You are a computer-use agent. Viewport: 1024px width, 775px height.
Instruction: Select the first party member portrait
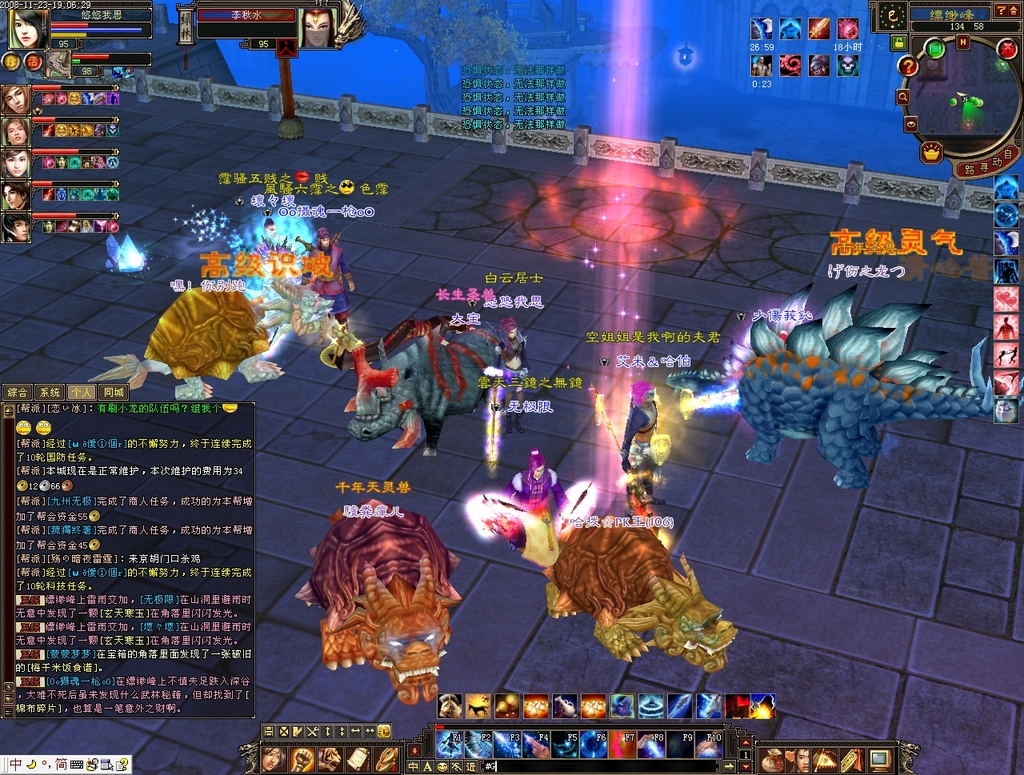click(15, 99)
